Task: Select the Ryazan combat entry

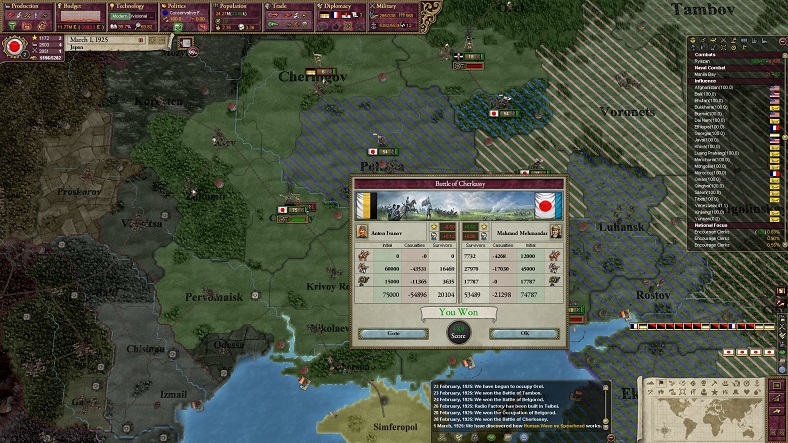Action: 704,59
